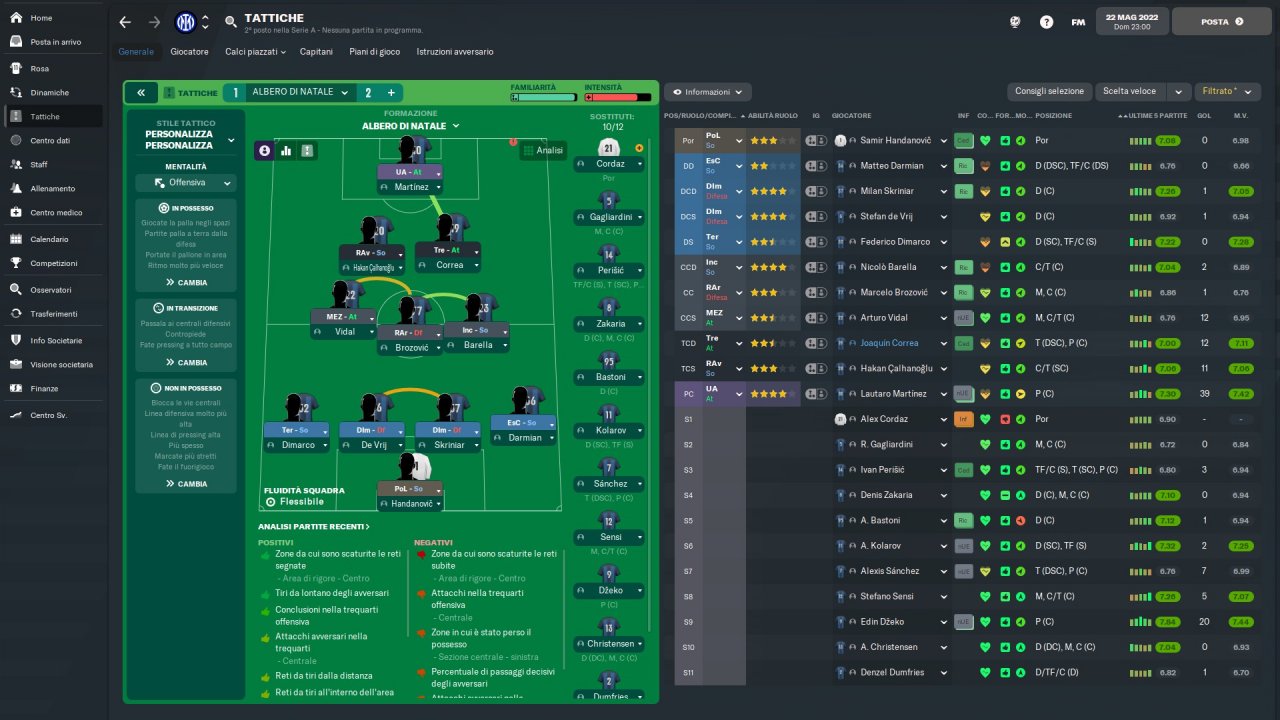Switch to Istruzioni avversario tab
This screenshot has height=720, width=1280.
pyautogui.click(x=454, y=51)
